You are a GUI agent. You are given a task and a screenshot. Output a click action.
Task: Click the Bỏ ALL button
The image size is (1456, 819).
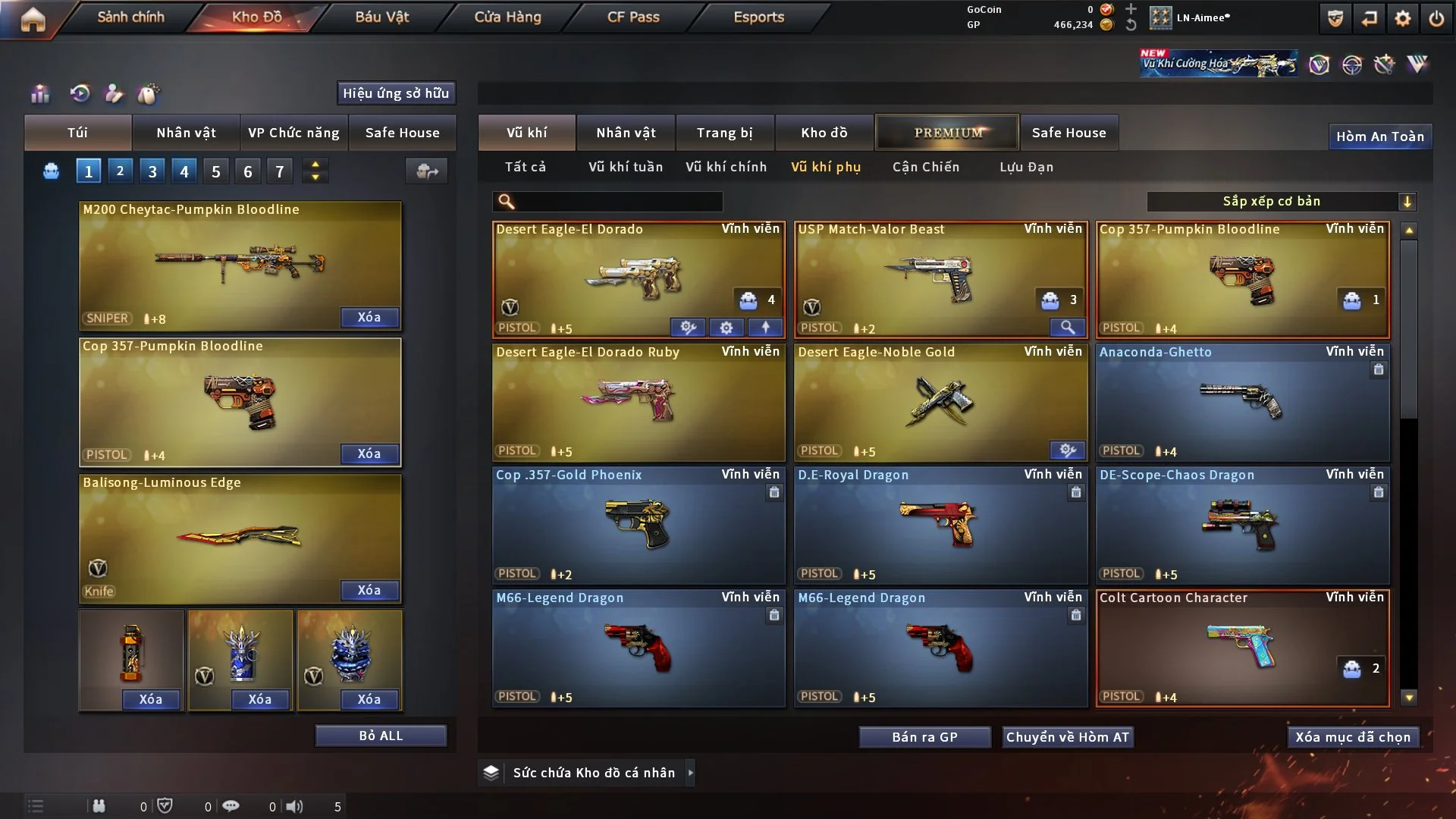click(381, 736)
